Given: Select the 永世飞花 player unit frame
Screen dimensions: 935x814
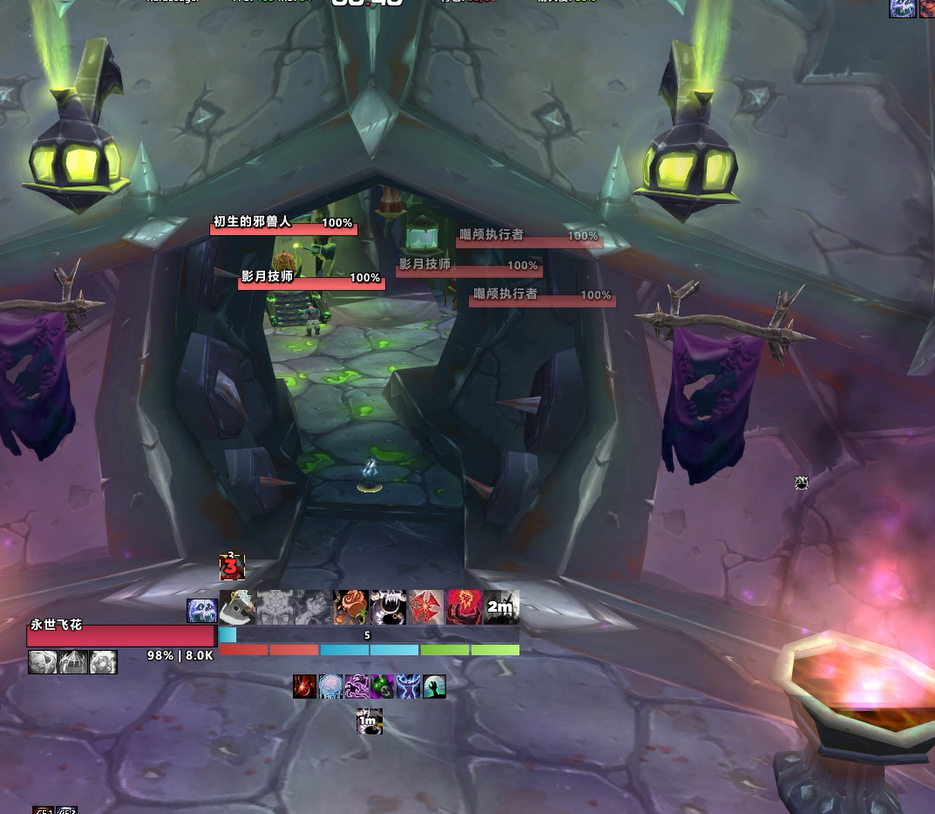Looking at the screenshot, I should click(120, 635).
